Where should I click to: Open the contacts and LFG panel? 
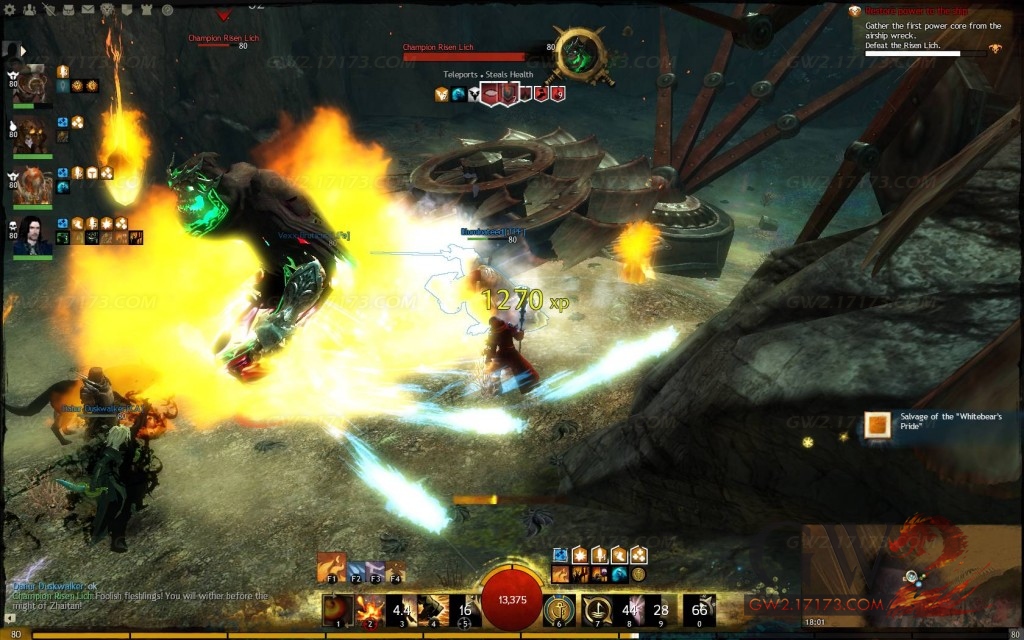(x=29, y=10)
